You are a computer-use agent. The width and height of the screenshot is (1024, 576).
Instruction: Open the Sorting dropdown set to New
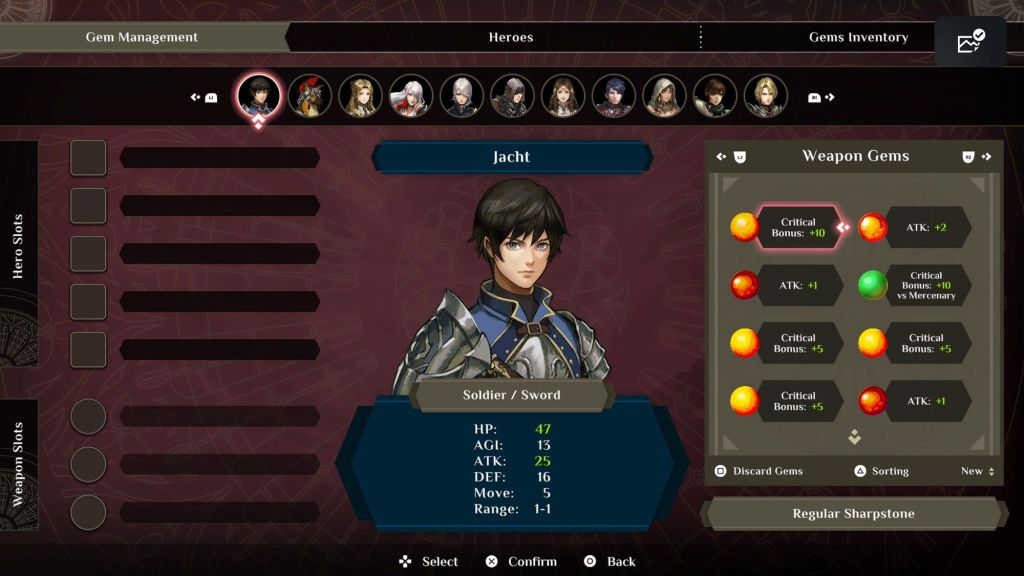coord(976,471)
